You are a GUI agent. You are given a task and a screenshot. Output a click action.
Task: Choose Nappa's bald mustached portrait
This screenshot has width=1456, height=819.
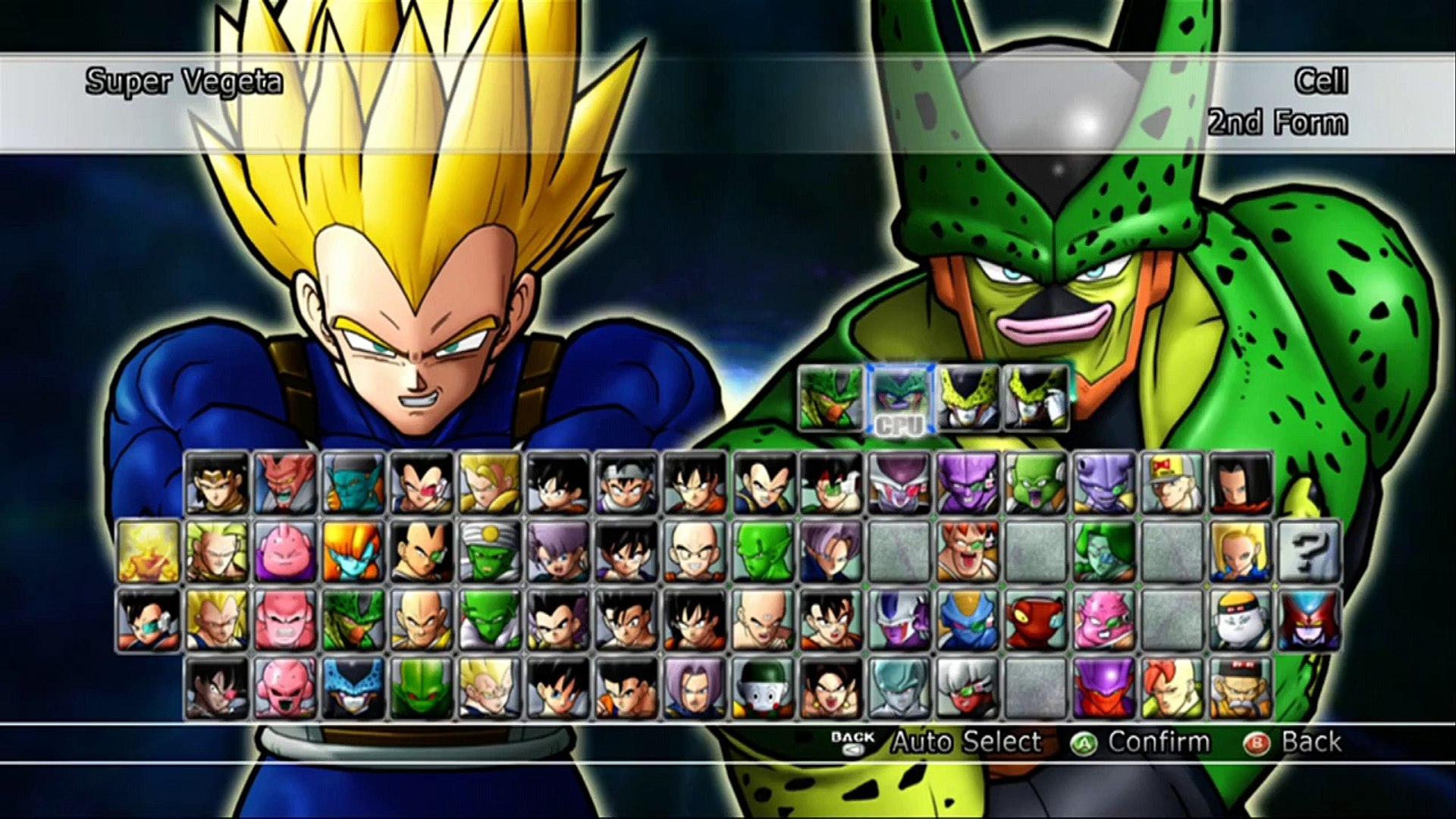pos(422,620)
